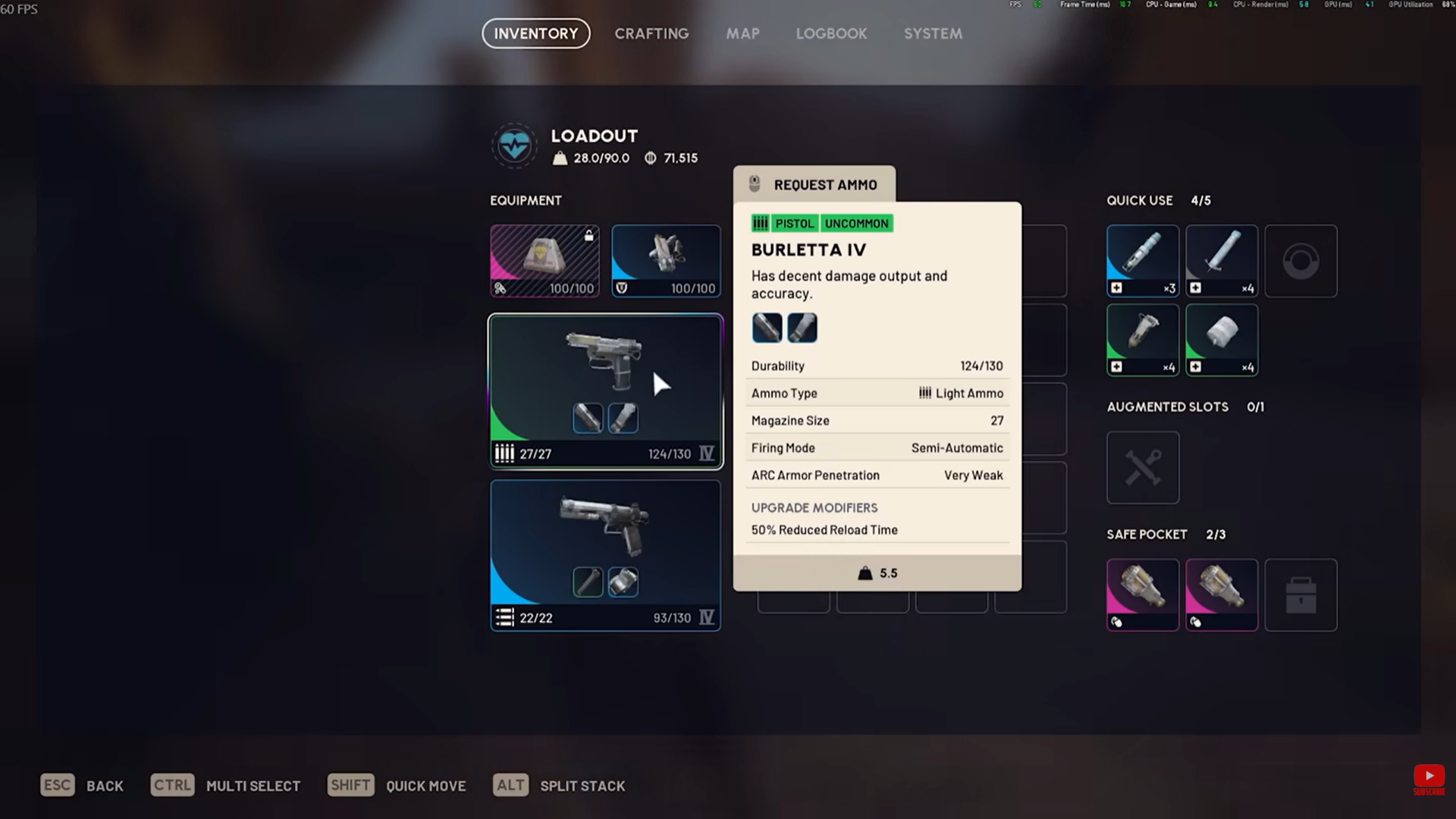Open the Map tab
The width and height of the screenshot is (1456, 819).
click(x=742, y=33)
